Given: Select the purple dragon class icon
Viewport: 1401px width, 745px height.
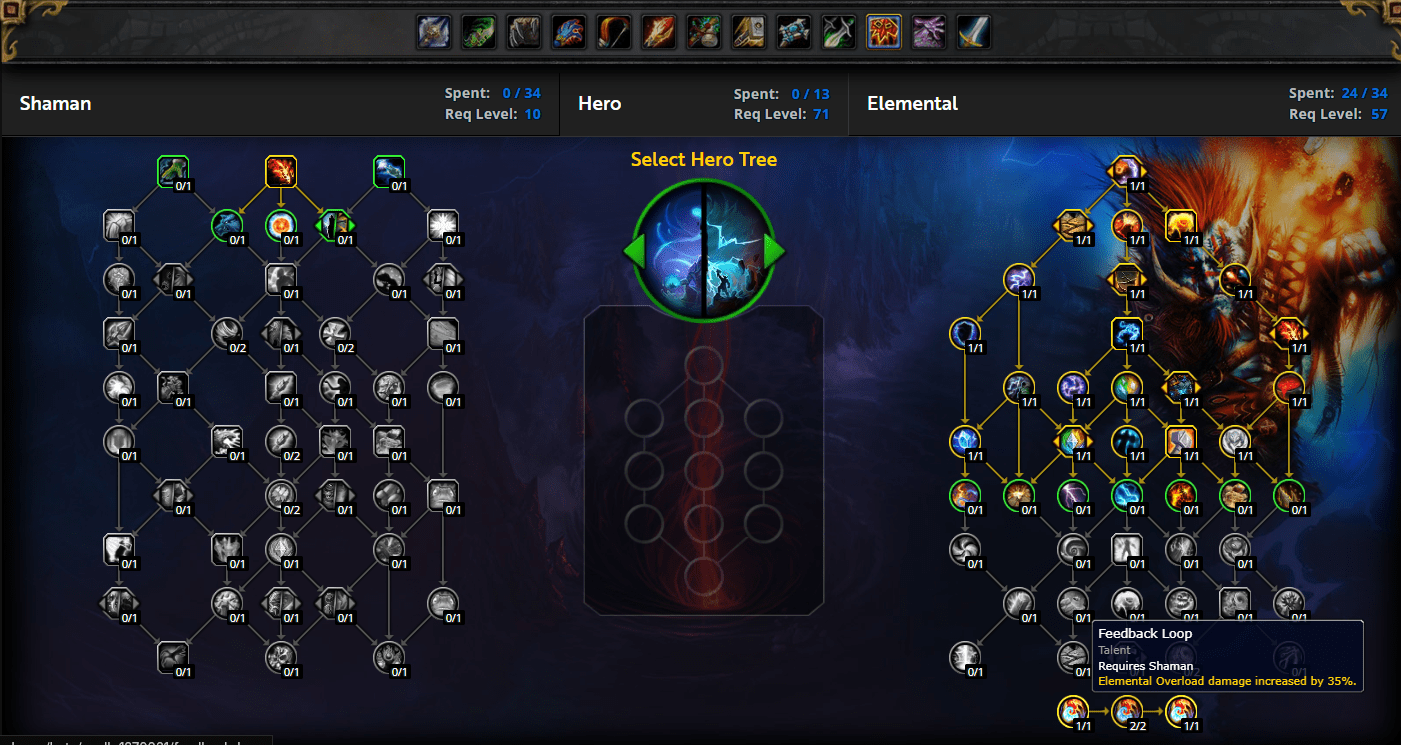Looking at the screenshot, I should click(928, 31).
